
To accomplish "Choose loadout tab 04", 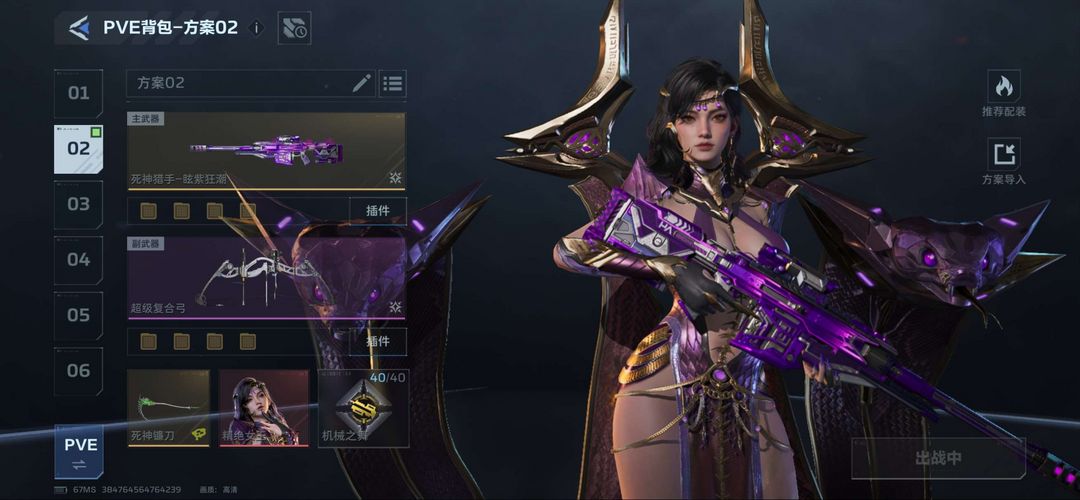I will click(78, 260).
